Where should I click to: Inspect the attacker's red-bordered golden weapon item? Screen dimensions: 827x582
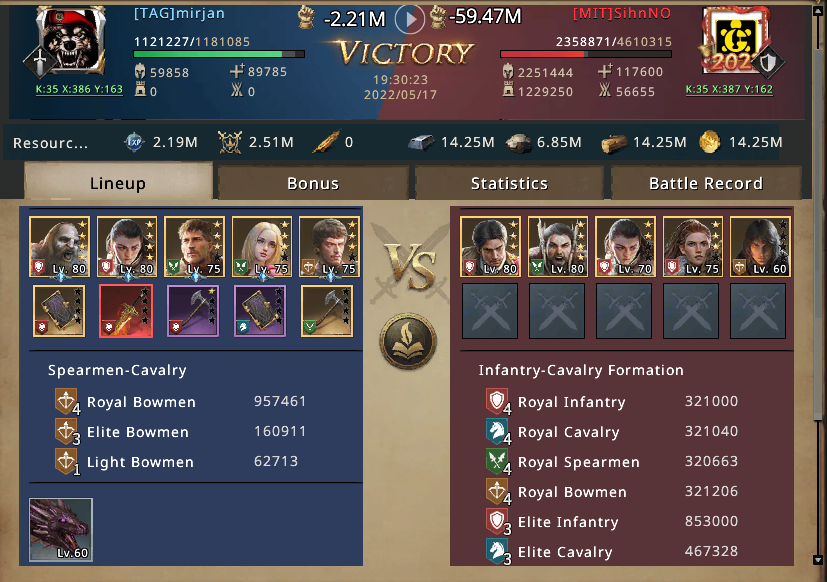point(127,311)
